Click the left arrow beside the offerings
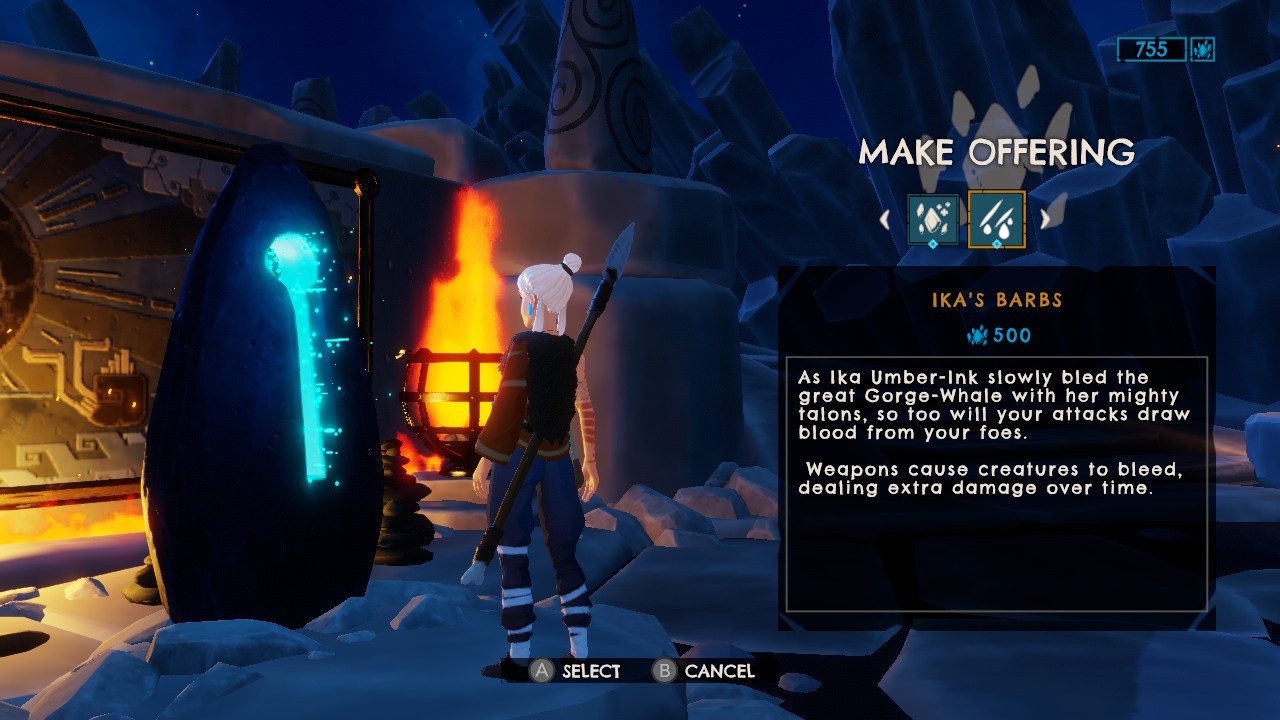Screen dimensions: 1280x720 click(884, 218)
